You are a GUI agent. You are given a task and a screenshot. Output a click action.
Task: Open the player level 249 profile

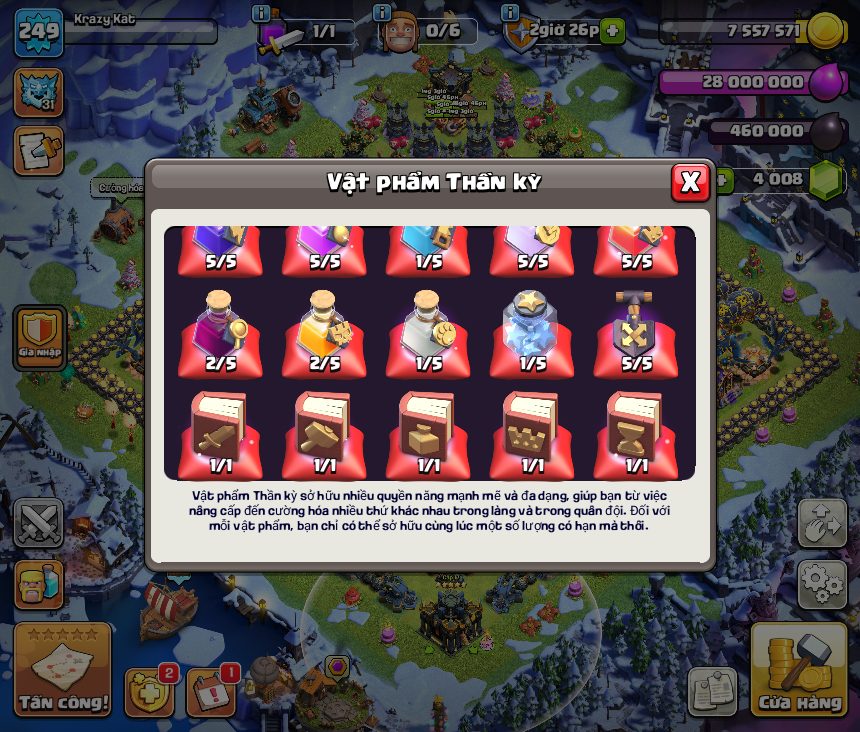[x=39, y=33]
